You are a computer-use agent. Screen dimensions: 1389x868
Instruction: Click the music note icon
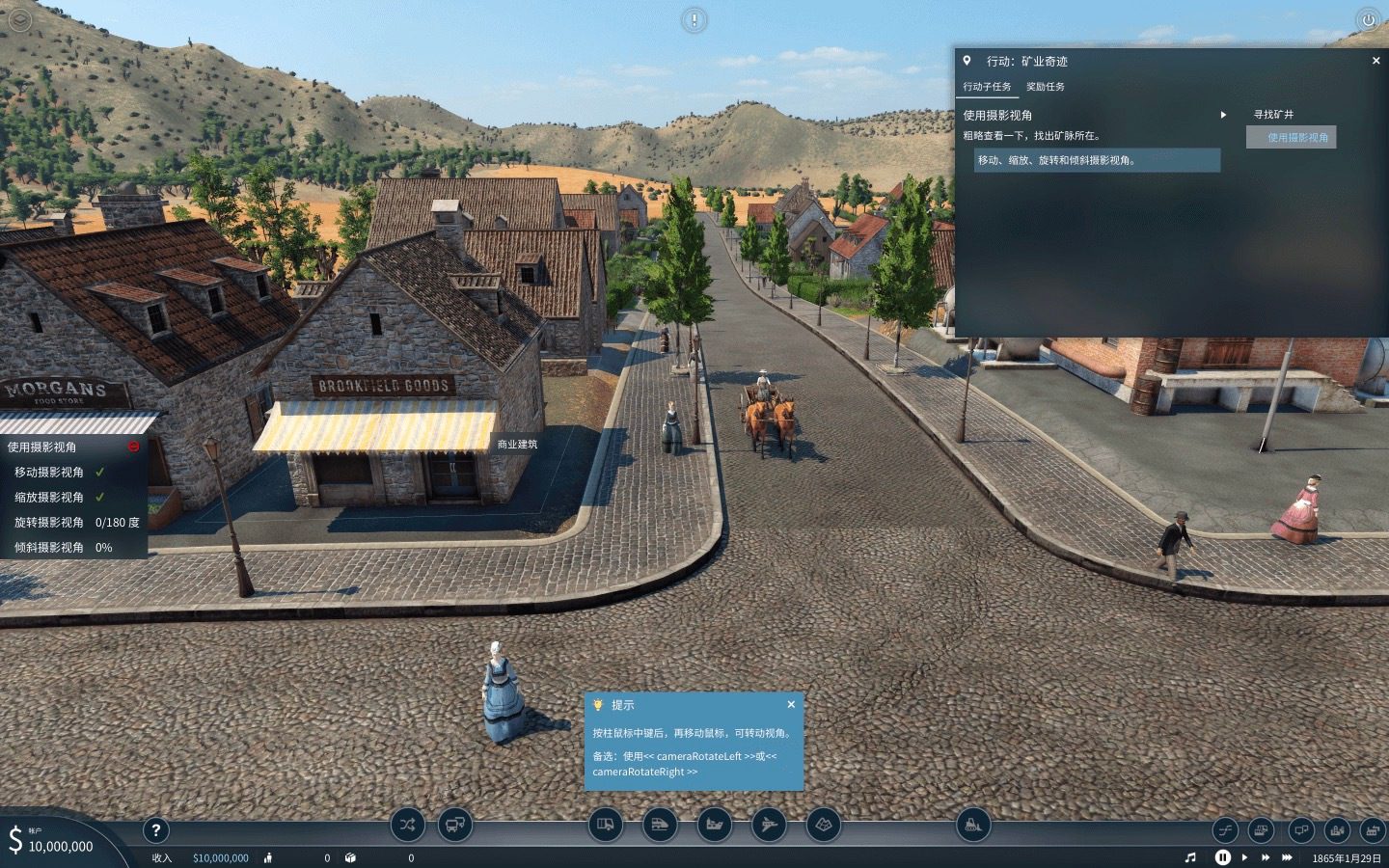pos(1190,857)
